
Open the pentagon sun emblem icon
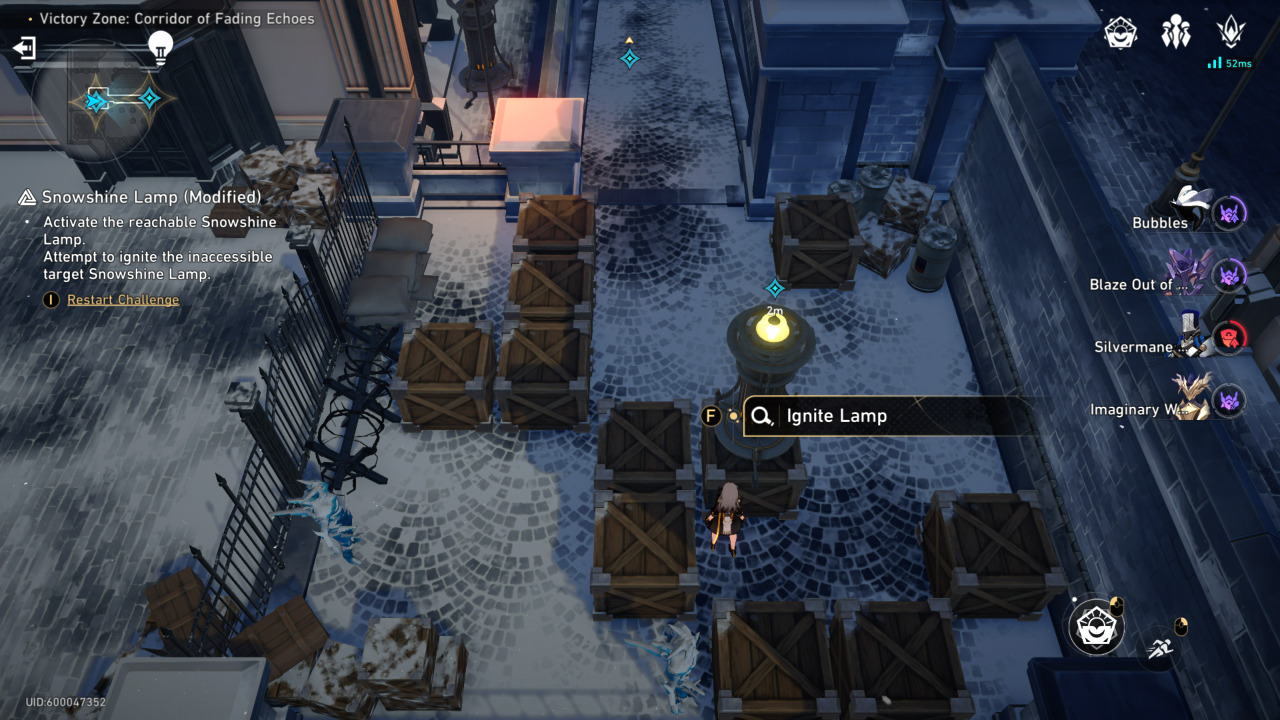pyautogui.click(x=1121, y=33)
